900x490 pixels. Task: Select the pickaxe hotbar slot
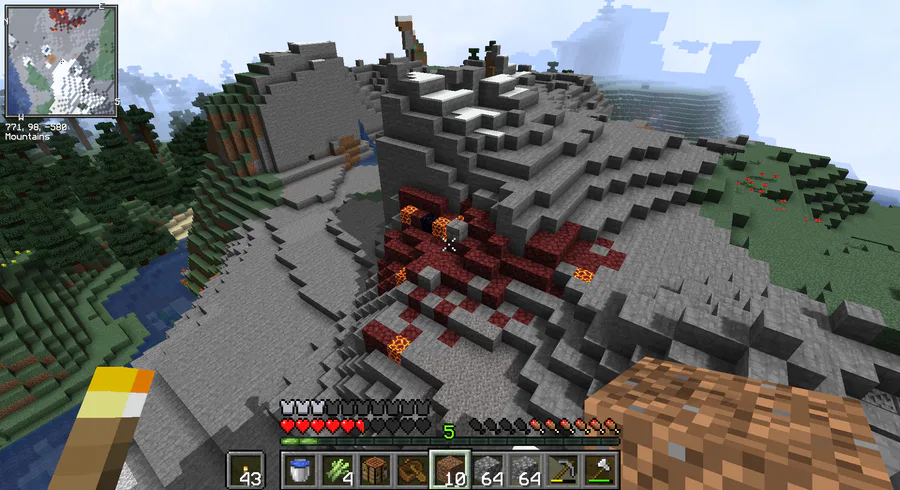tap(566, 469)
